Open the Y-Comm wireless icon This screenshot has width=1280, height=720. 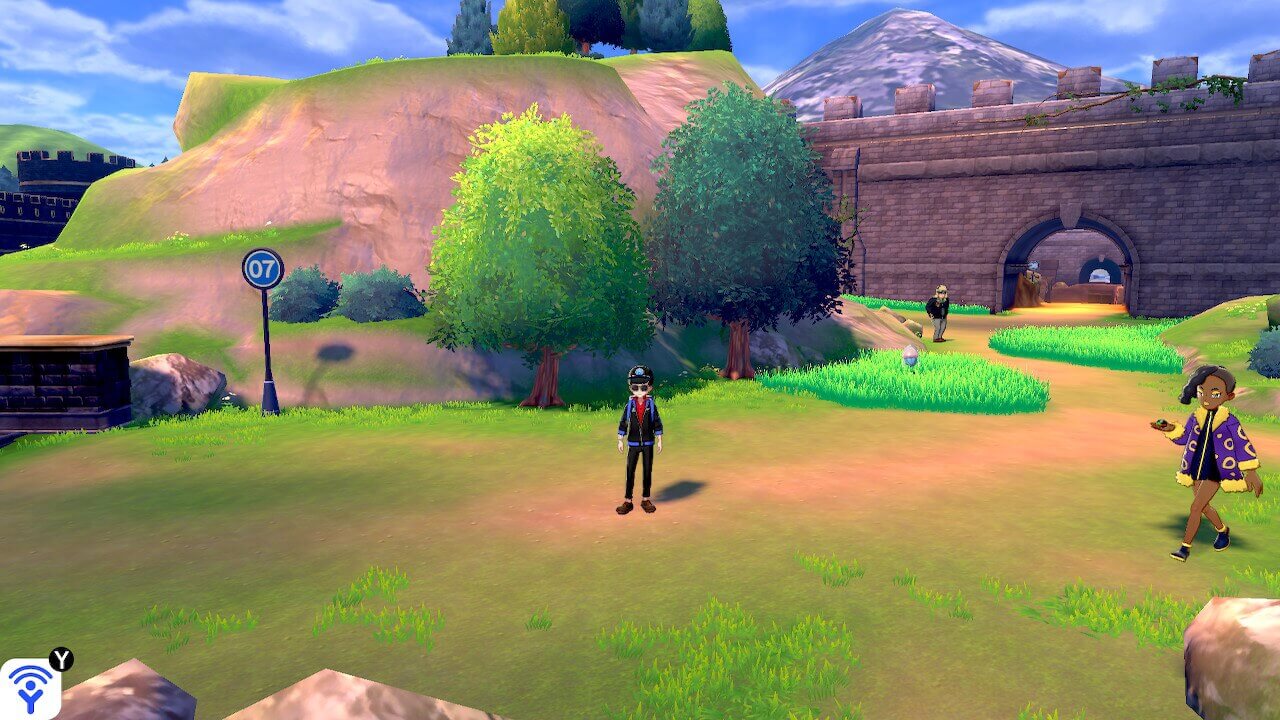coord(29,688)
